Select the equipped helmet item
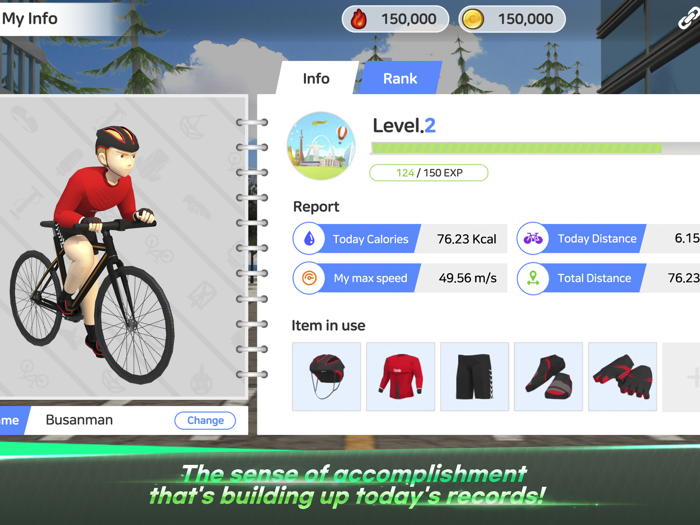The image size is (700, 525). tap(326, 377)
